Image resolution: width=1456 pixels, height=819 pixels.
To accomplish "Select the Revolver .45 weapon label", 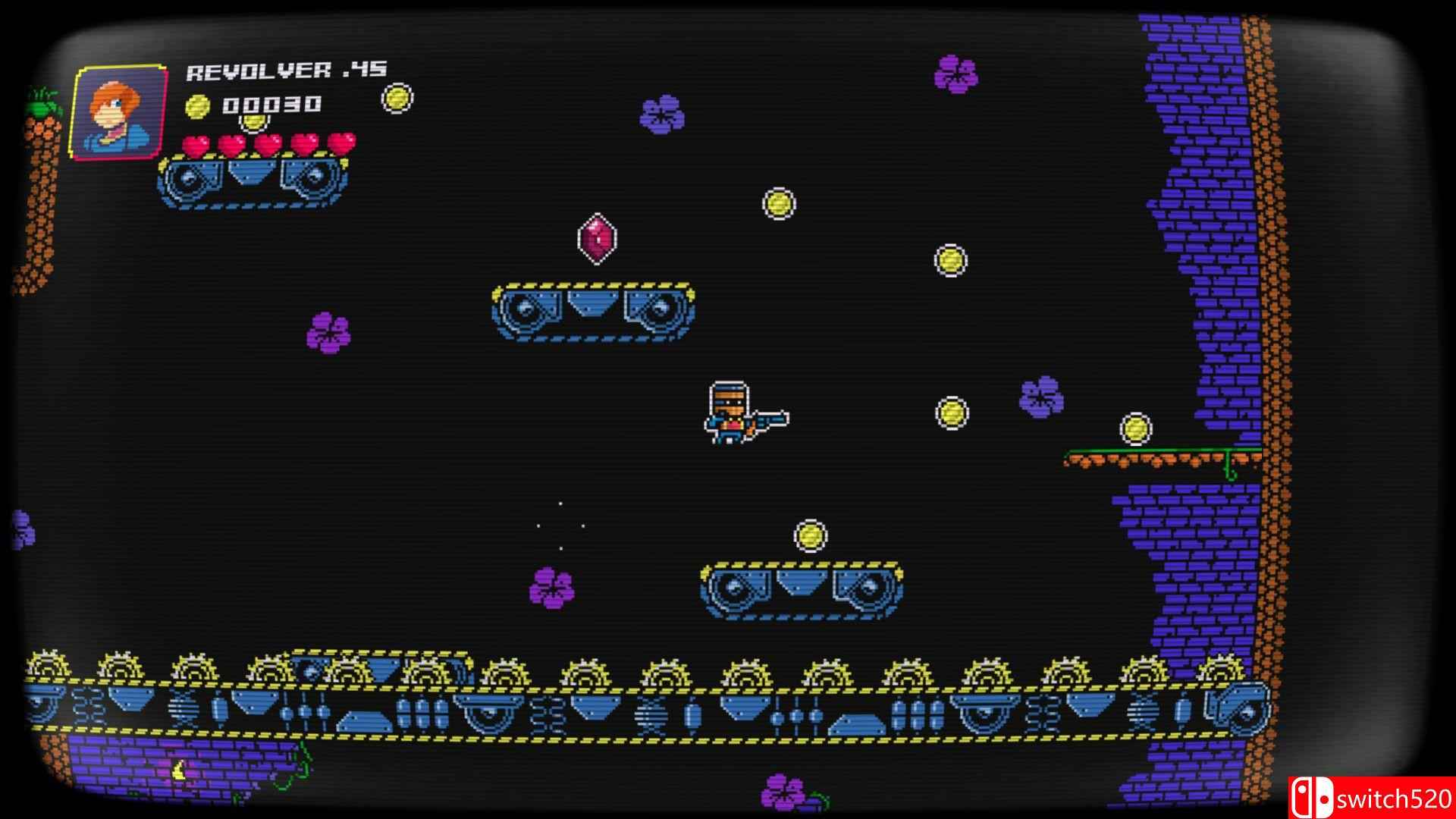I will [286, 71].
